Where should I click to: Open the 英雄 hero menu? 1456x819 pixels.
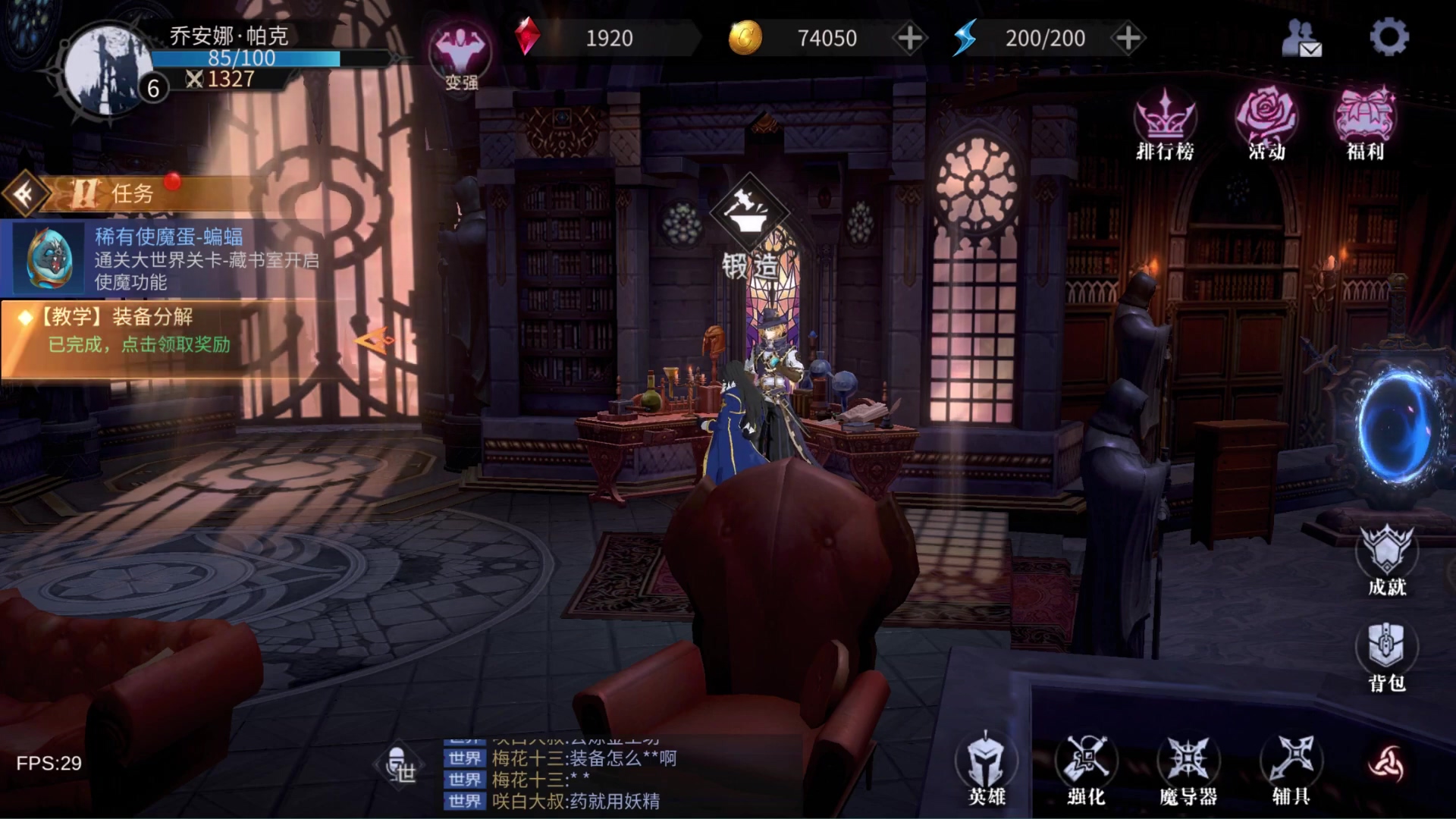986,768
